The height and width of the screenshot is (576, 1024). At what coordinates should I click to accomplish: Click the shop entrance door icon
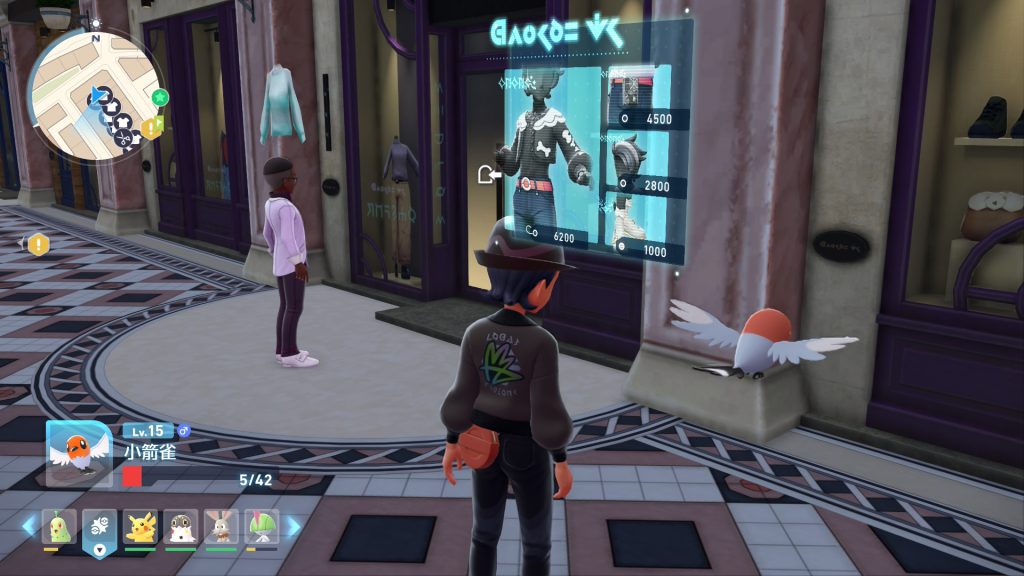coord(489,176)
